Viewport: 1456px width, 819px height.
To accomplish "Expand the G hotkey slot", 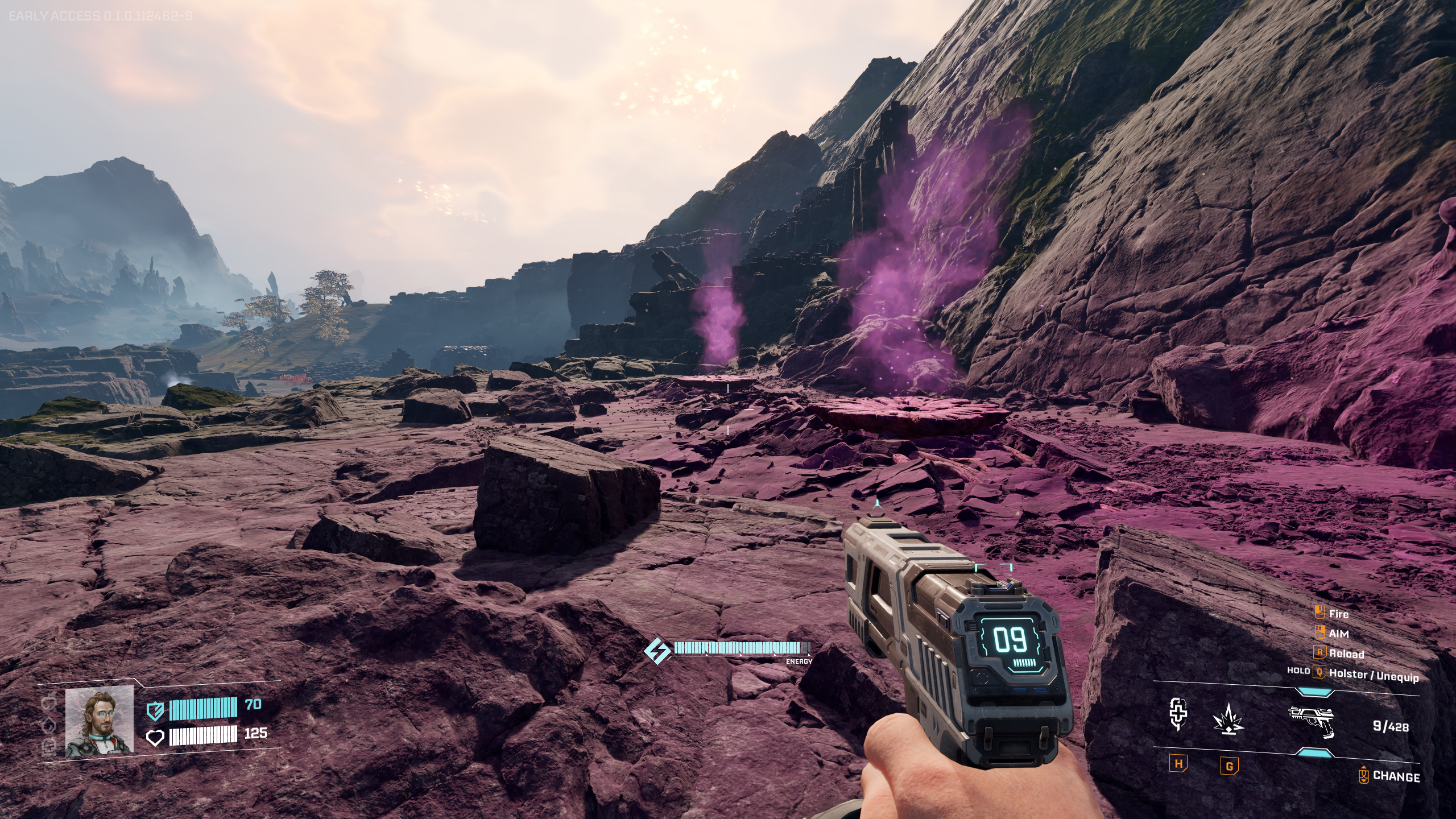I will point(1229,765).
